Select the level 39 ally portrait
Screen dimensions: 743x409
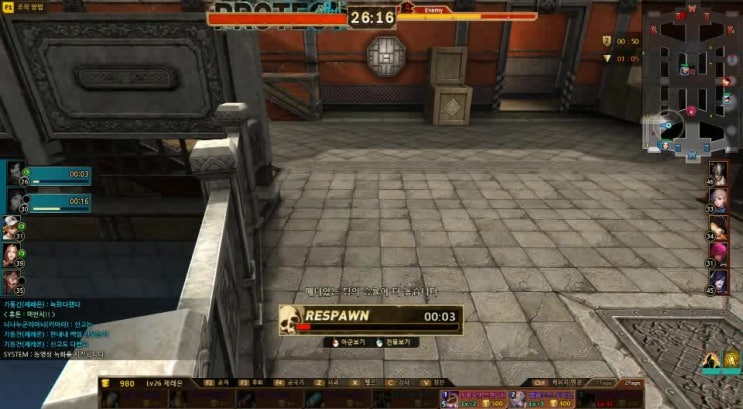(x=11, y=254)
